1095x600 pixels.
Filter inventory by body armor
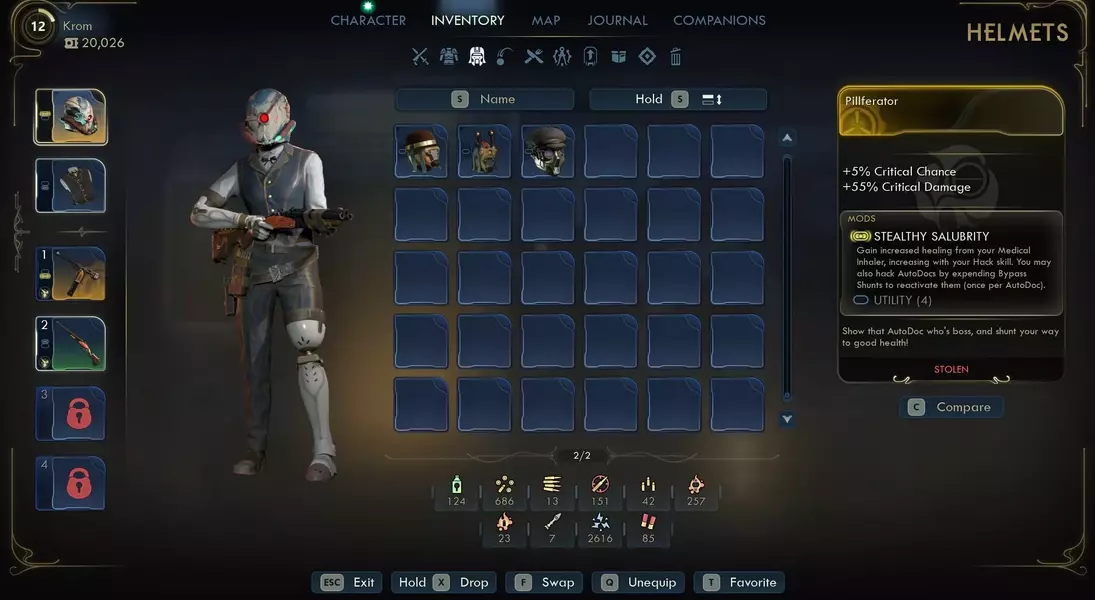click(x=449, y=57)
